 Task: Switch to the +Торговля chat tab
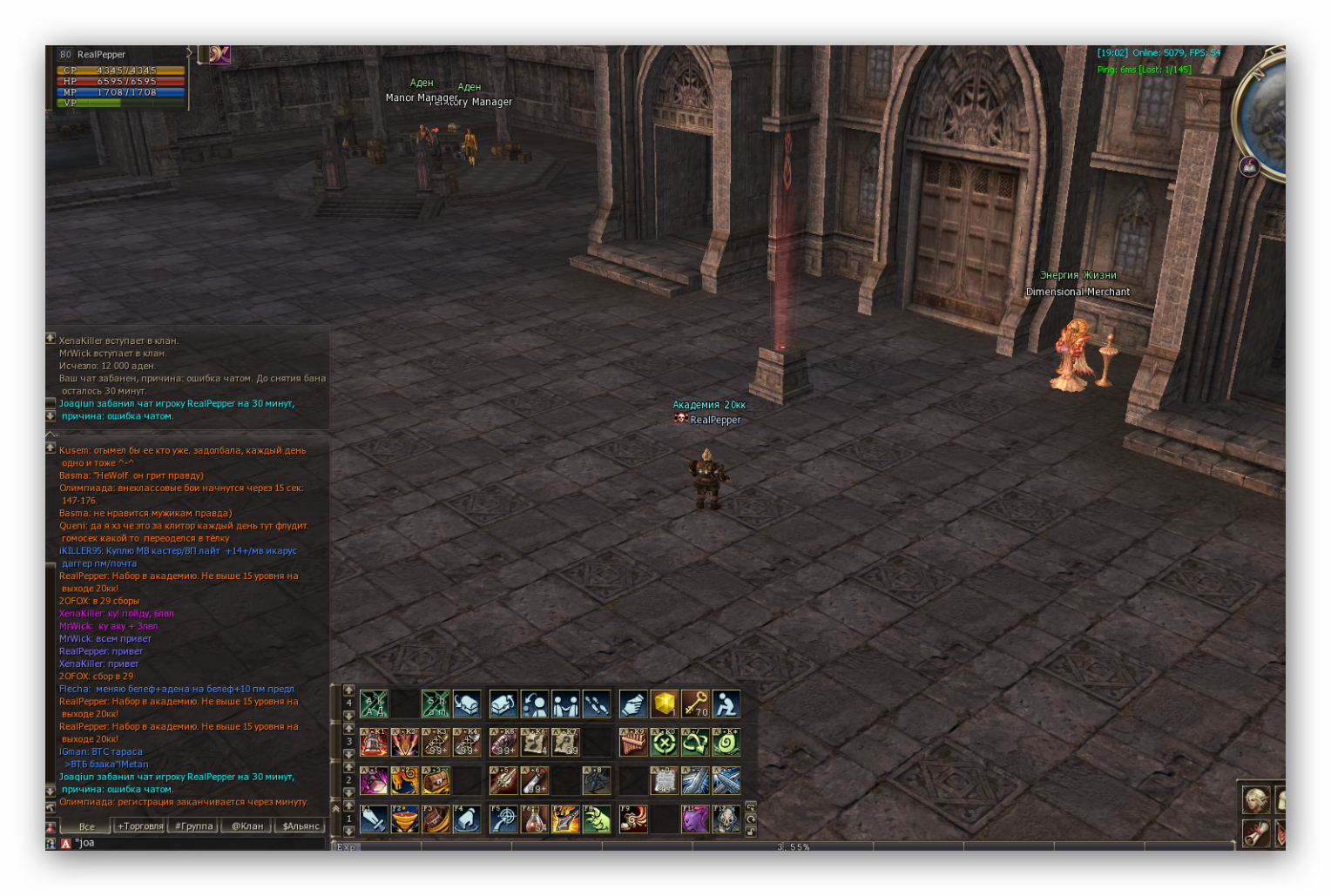point(140,826)
